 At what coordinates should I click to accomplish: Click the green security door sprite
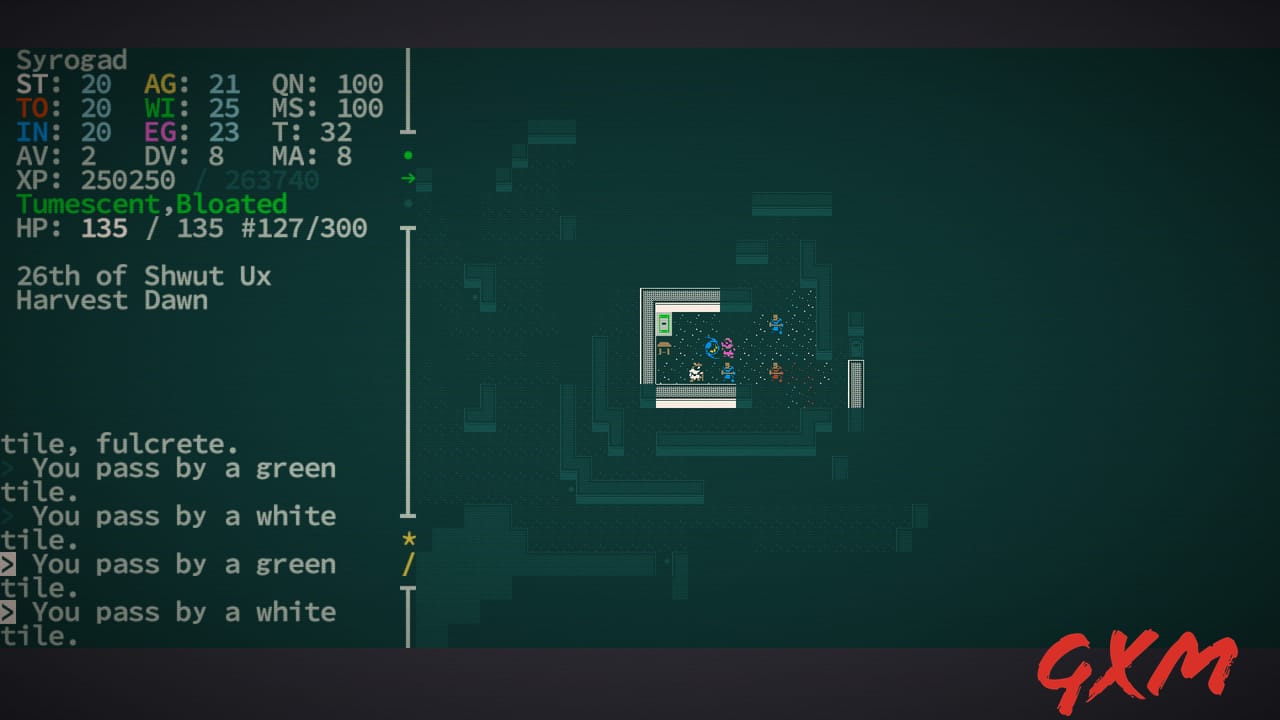(664, 324)
